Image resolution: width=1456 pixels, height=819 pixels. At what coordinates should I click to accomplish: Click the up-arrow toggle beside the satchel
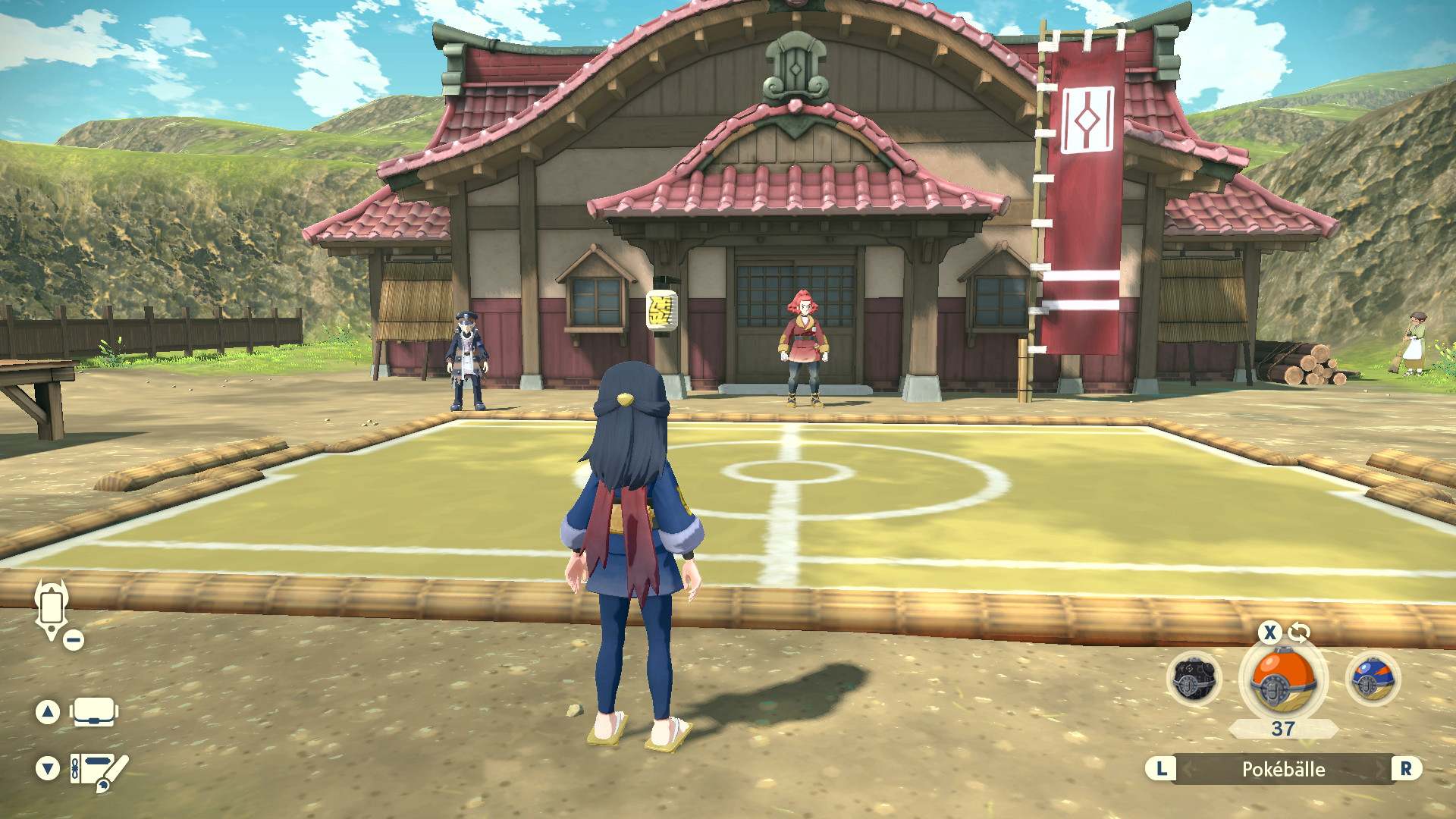point(48,711)
